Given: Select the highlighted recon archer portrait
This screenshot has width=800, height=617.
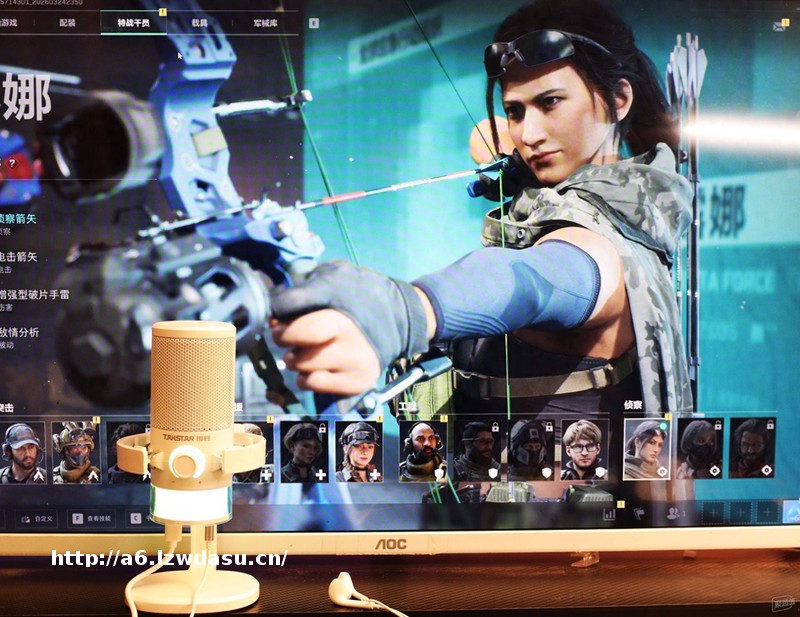Looking at the screenshot, I should tap(647, 449).
